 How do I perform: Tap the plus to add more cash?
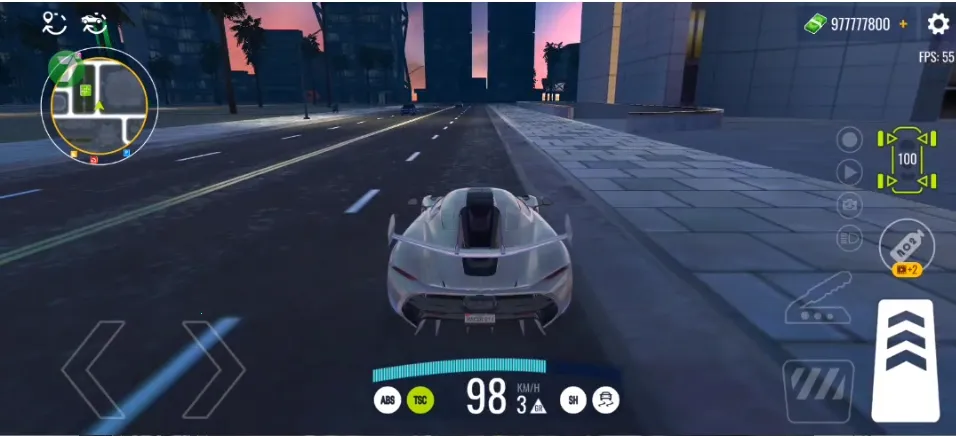pos(904,24)
